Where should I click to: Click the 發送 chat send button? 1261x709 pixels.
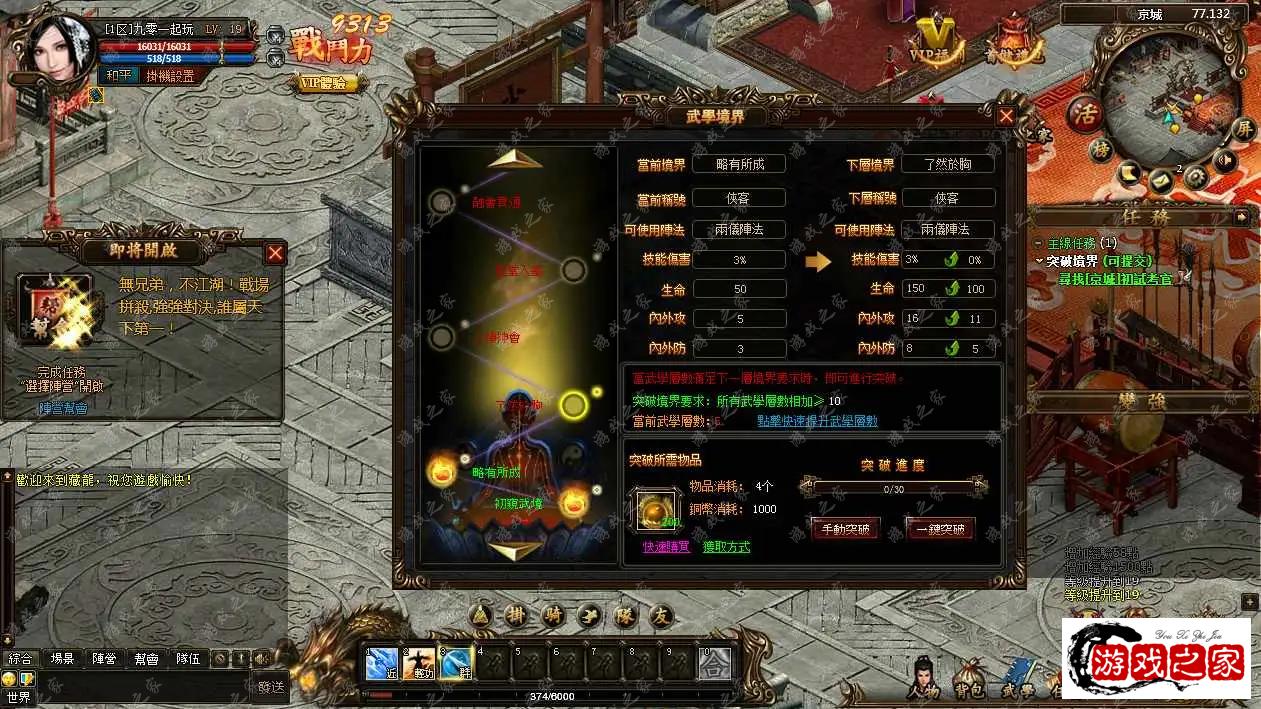click(x=270, y=687)
